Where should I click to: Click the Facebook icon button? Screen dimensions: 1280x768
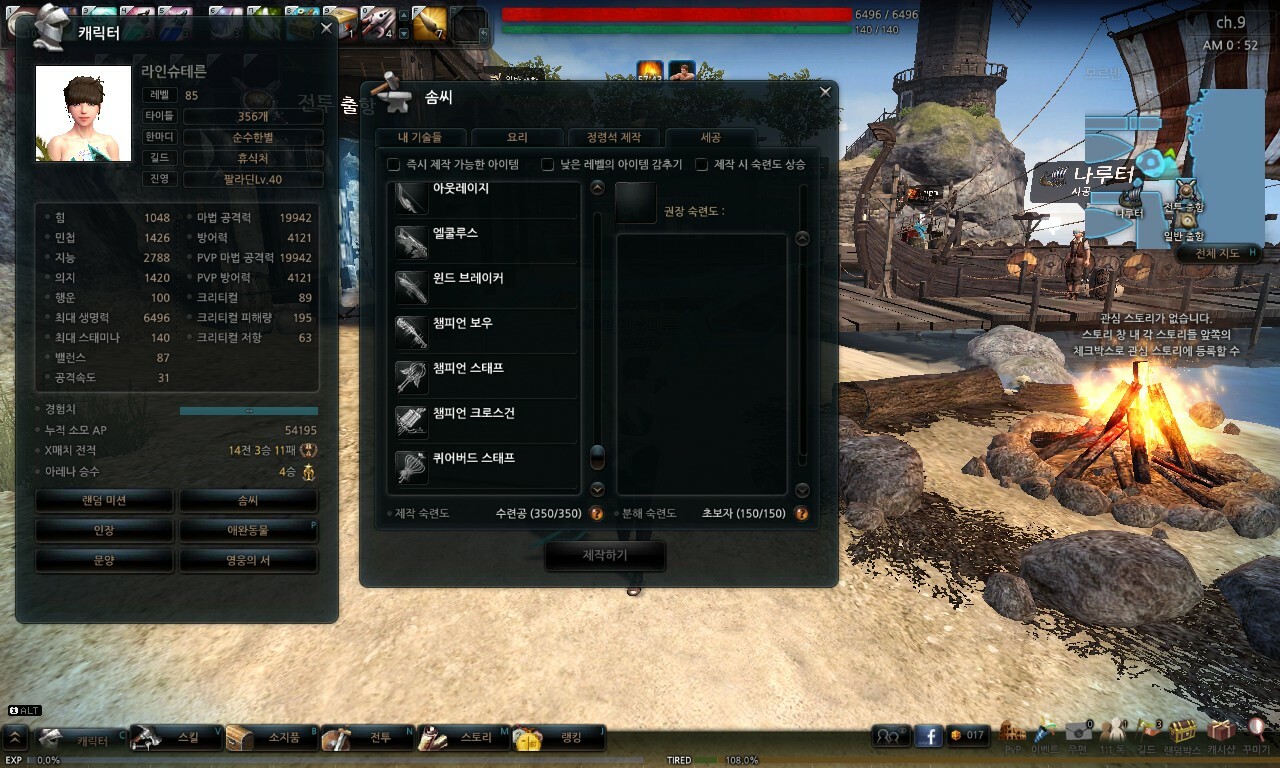click(x=929, y=736)
